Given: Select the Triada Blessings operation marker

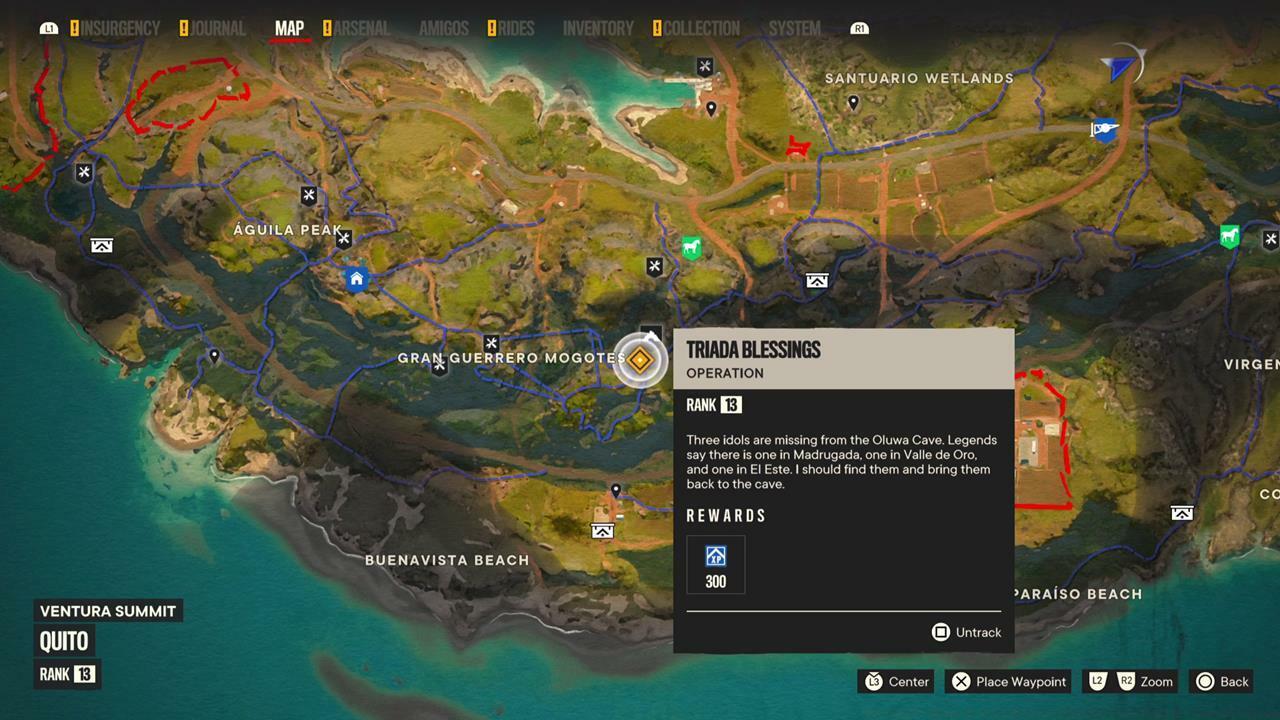Looking at the screenshot, I should [640, 361].
